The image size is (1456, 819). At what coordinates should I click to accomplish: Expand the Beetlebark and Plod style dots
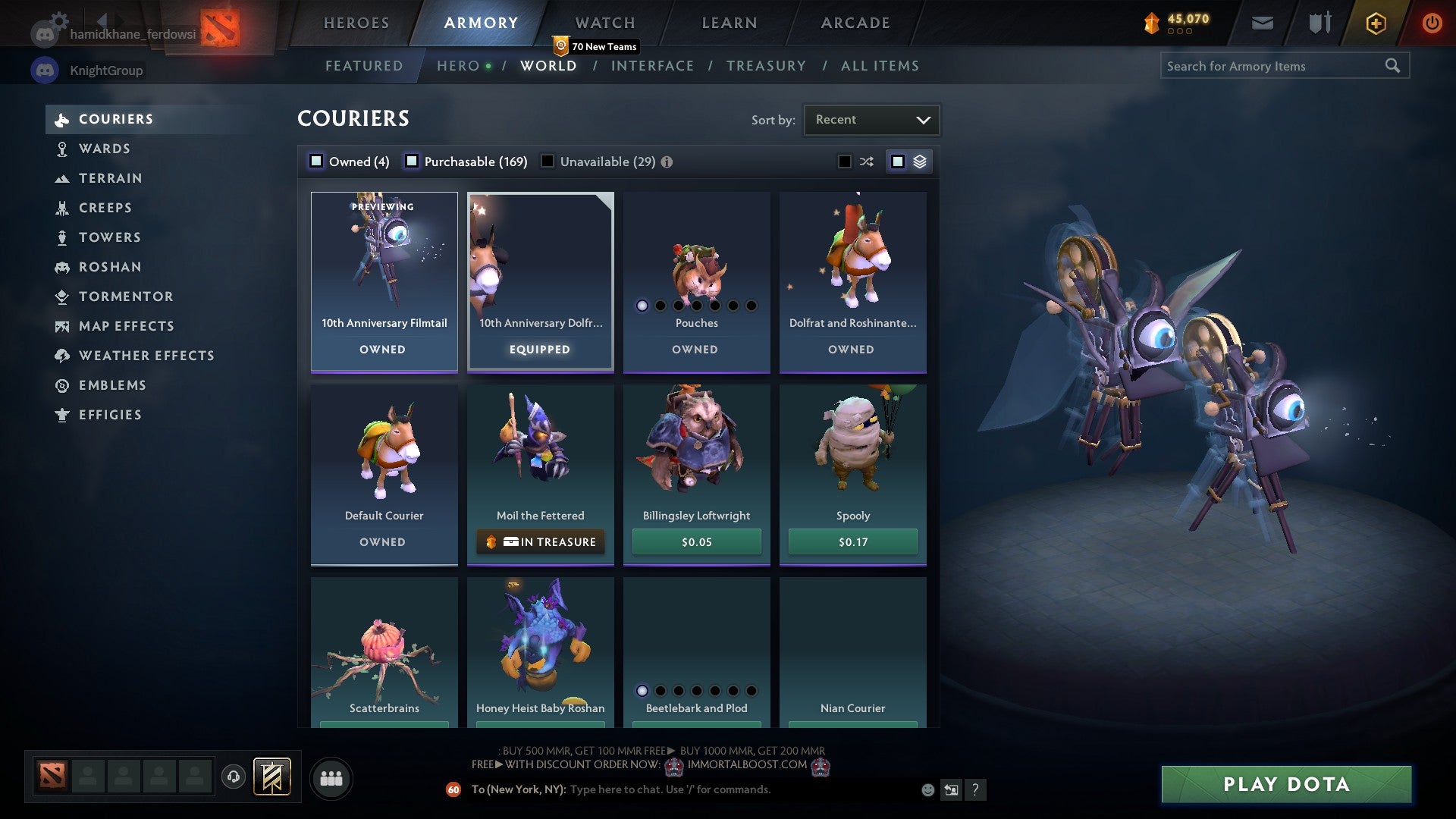point(696,691)
